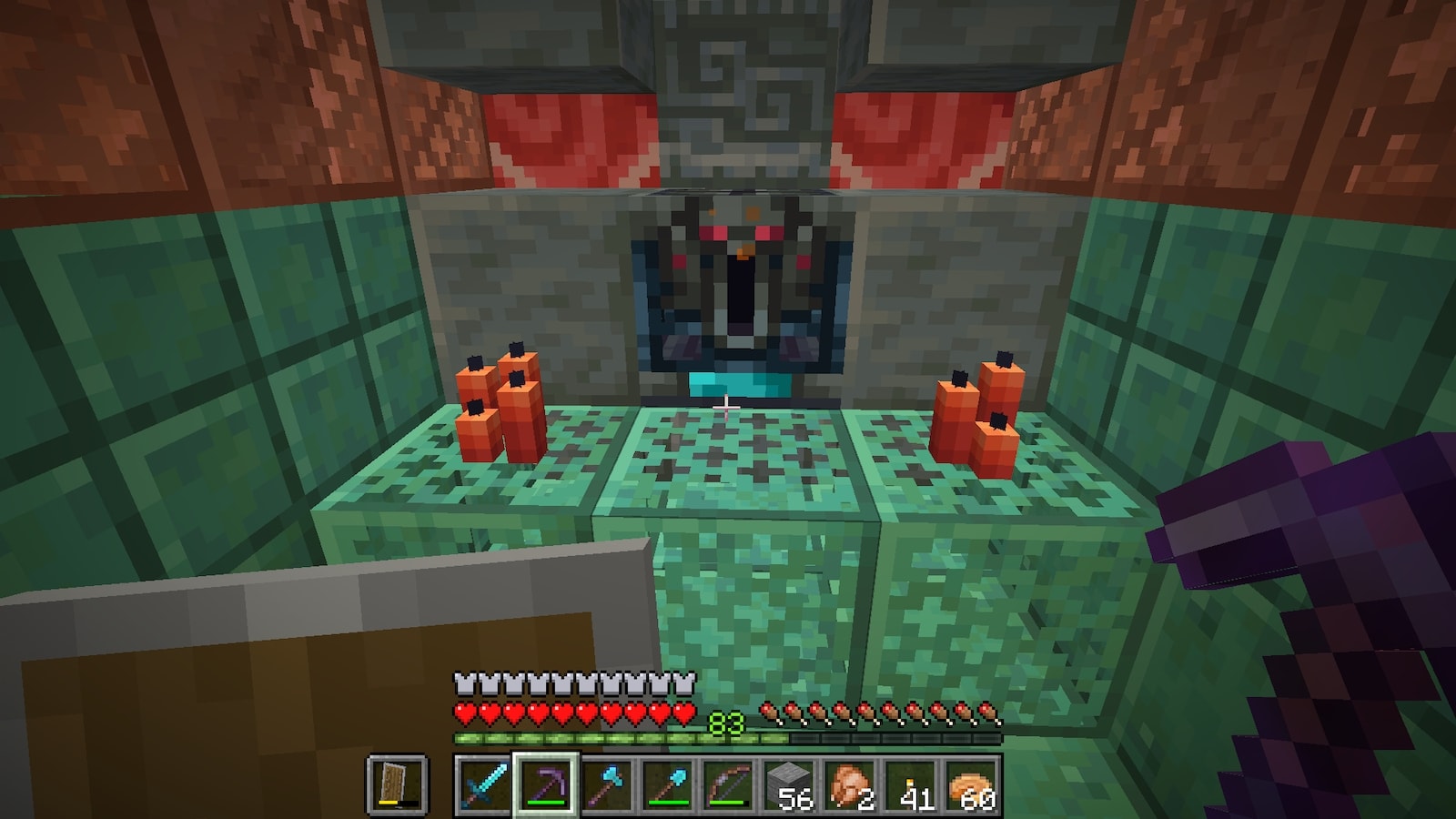Choose the cooked chicken stack of 2
This screenshot has height=819, width=1456.
[849, 784]
